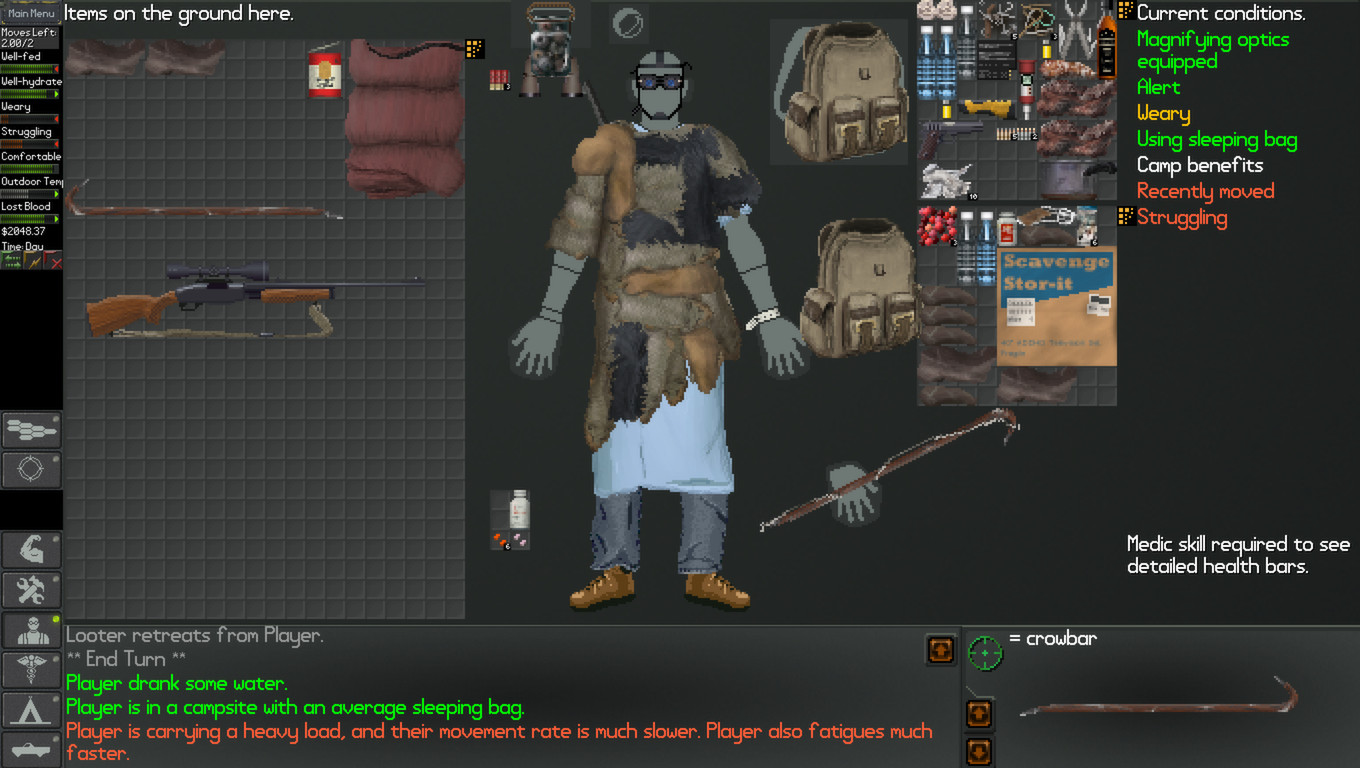1360x768 pixels.
Task: Click the Well-hydrated condition bar arrow
Action: [55, 94]
